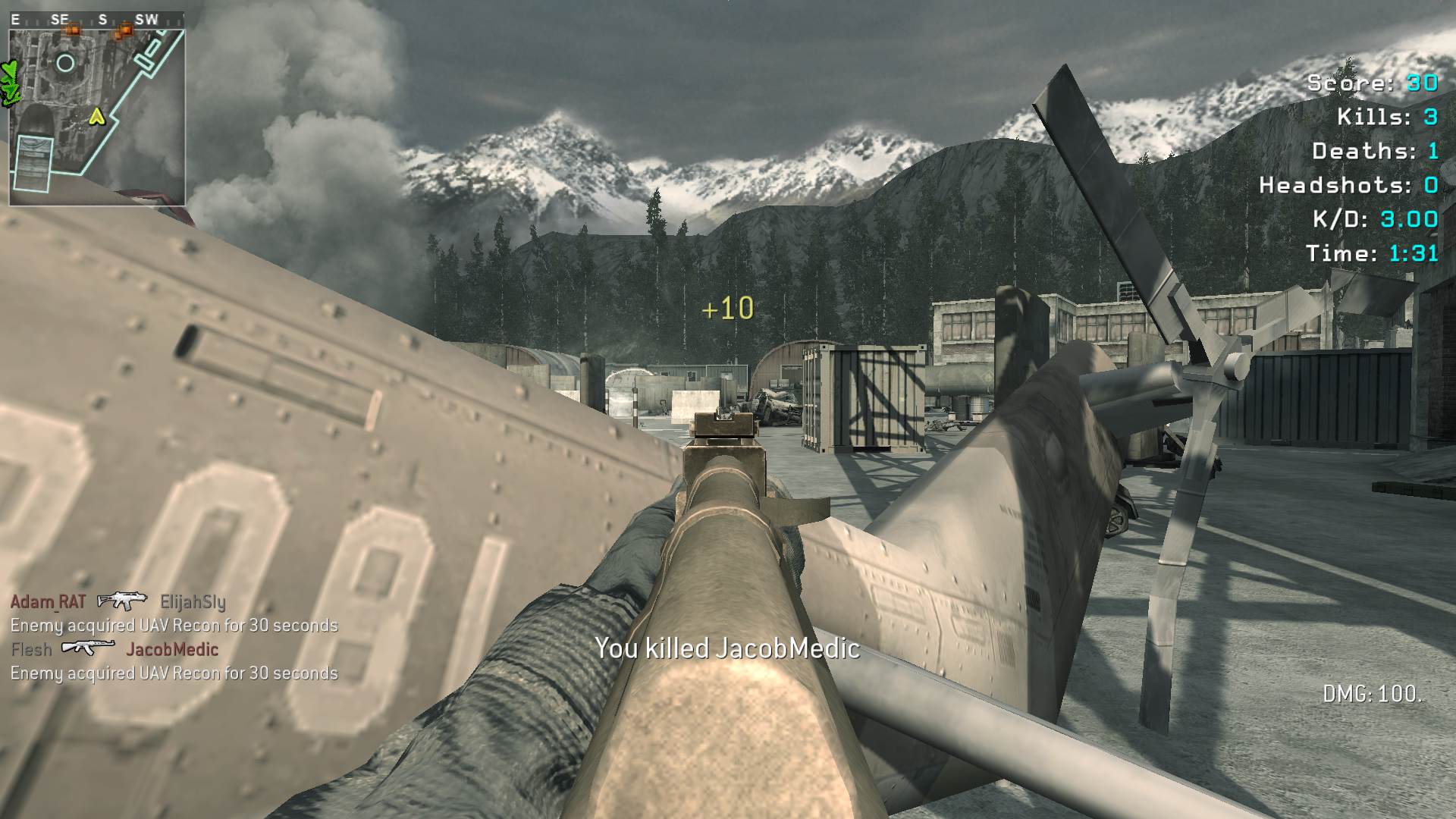Select the Adam_RAT killed ElijahSly feed entry

point(118,602)
